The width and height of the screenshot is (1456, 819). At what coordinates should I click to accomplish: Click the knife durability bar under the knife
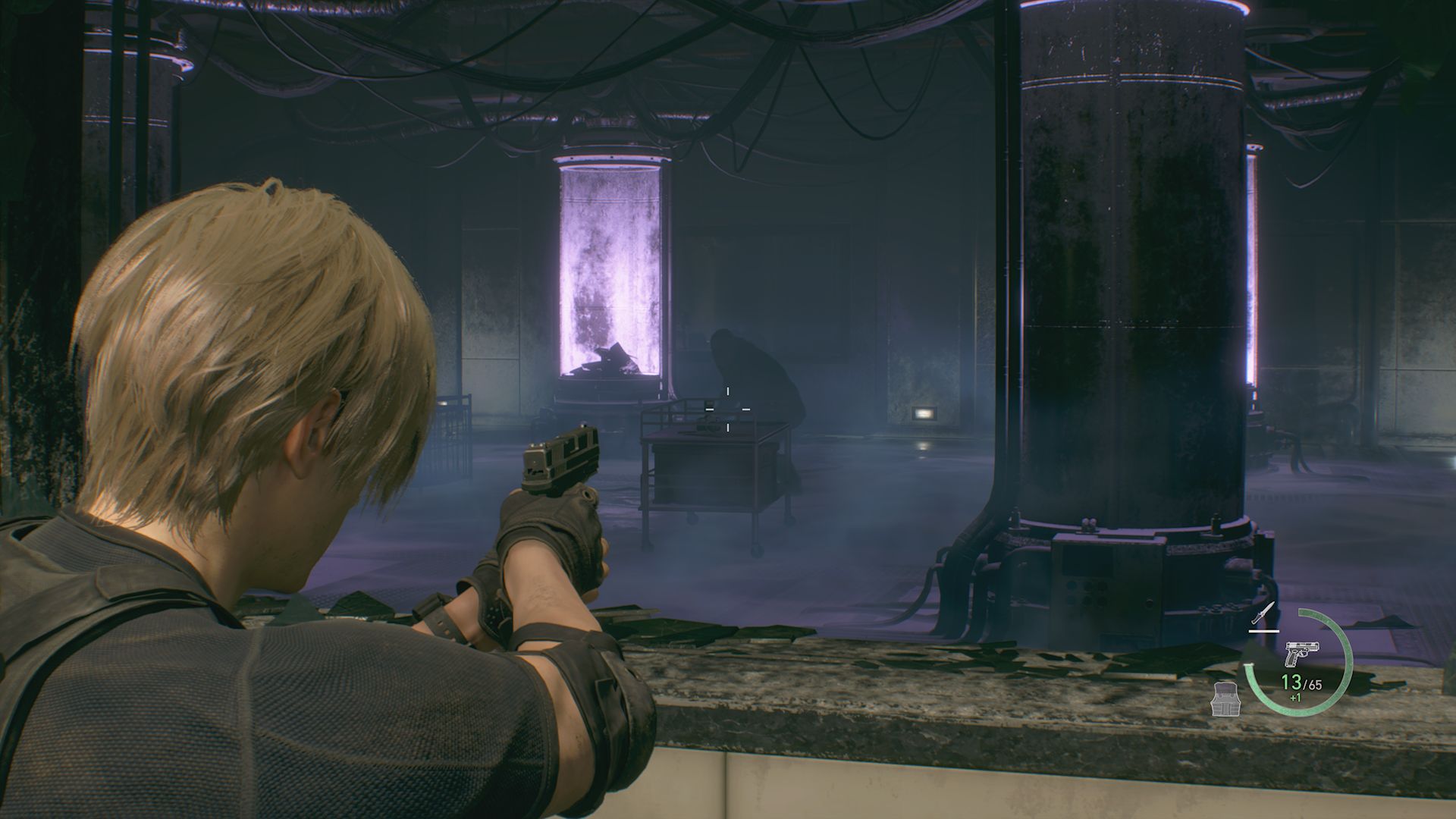[1264, 630]
